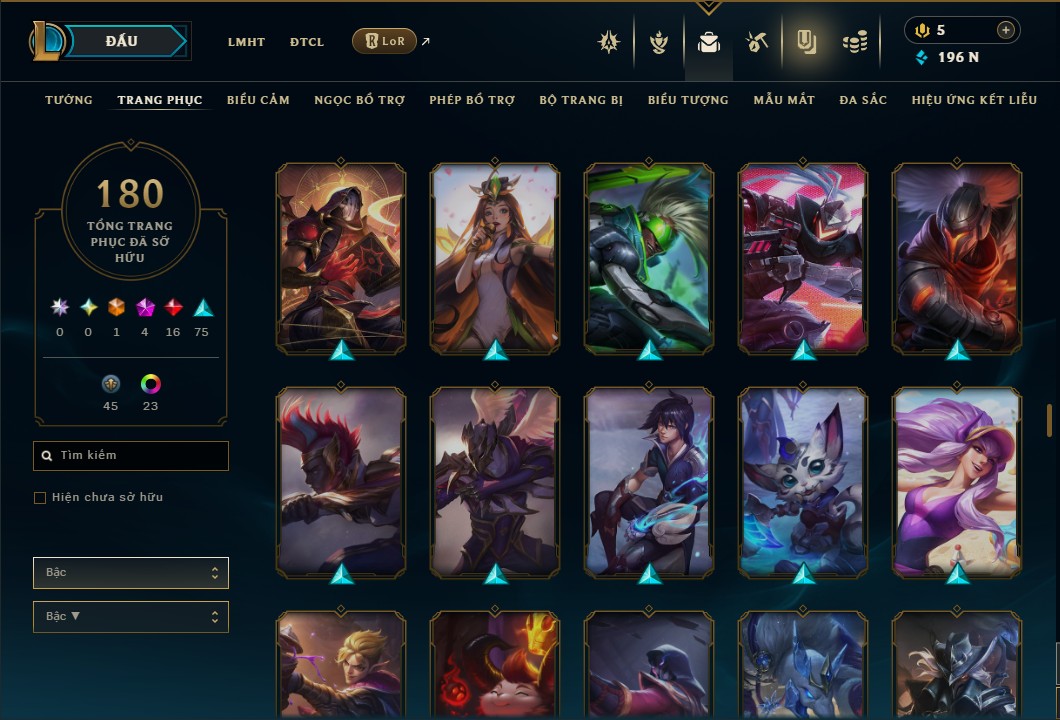Open the BIỂU CẢM tab

pyautogui.click(x=258, y=100)
